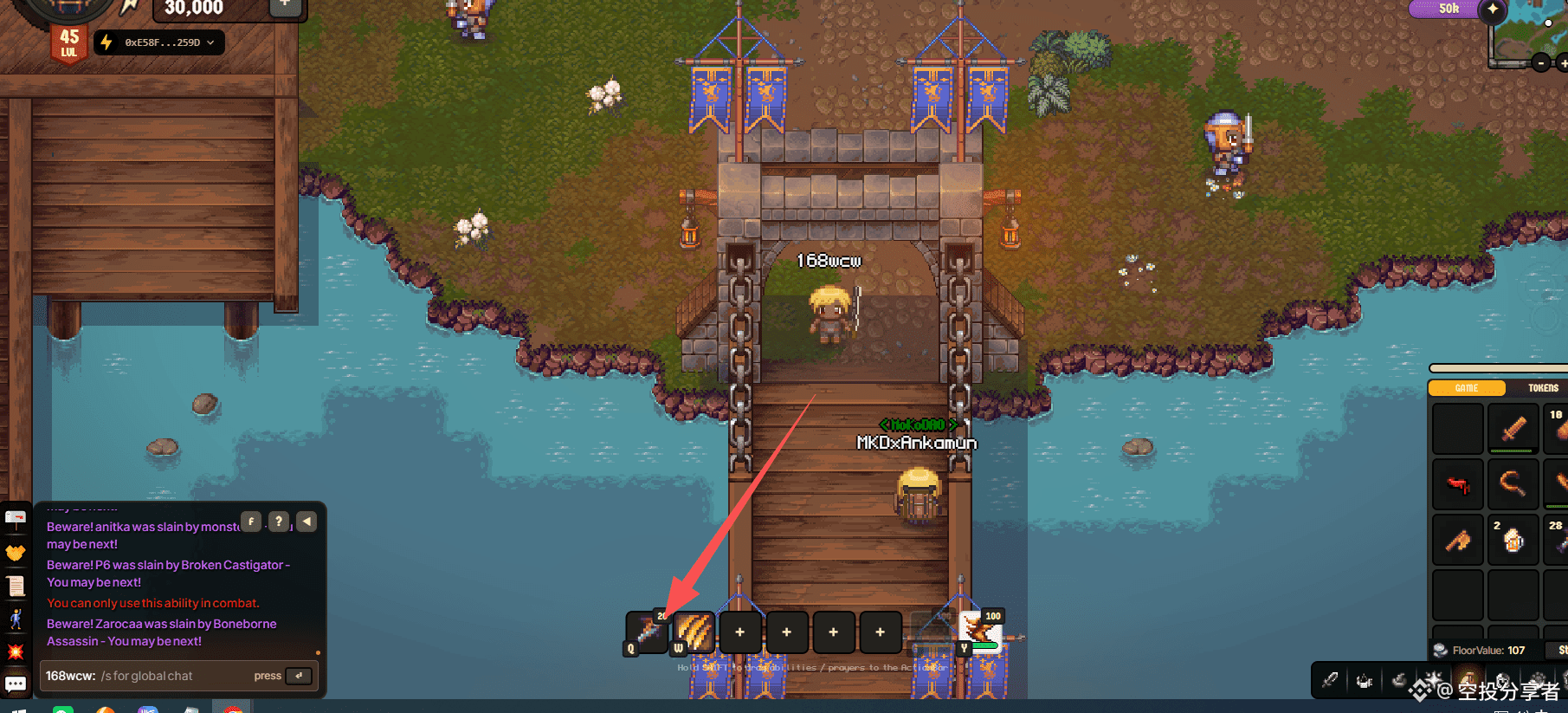Activate the claw slash ability on W
Screen dimensions: 1568x713
click(x=694, y=631)
